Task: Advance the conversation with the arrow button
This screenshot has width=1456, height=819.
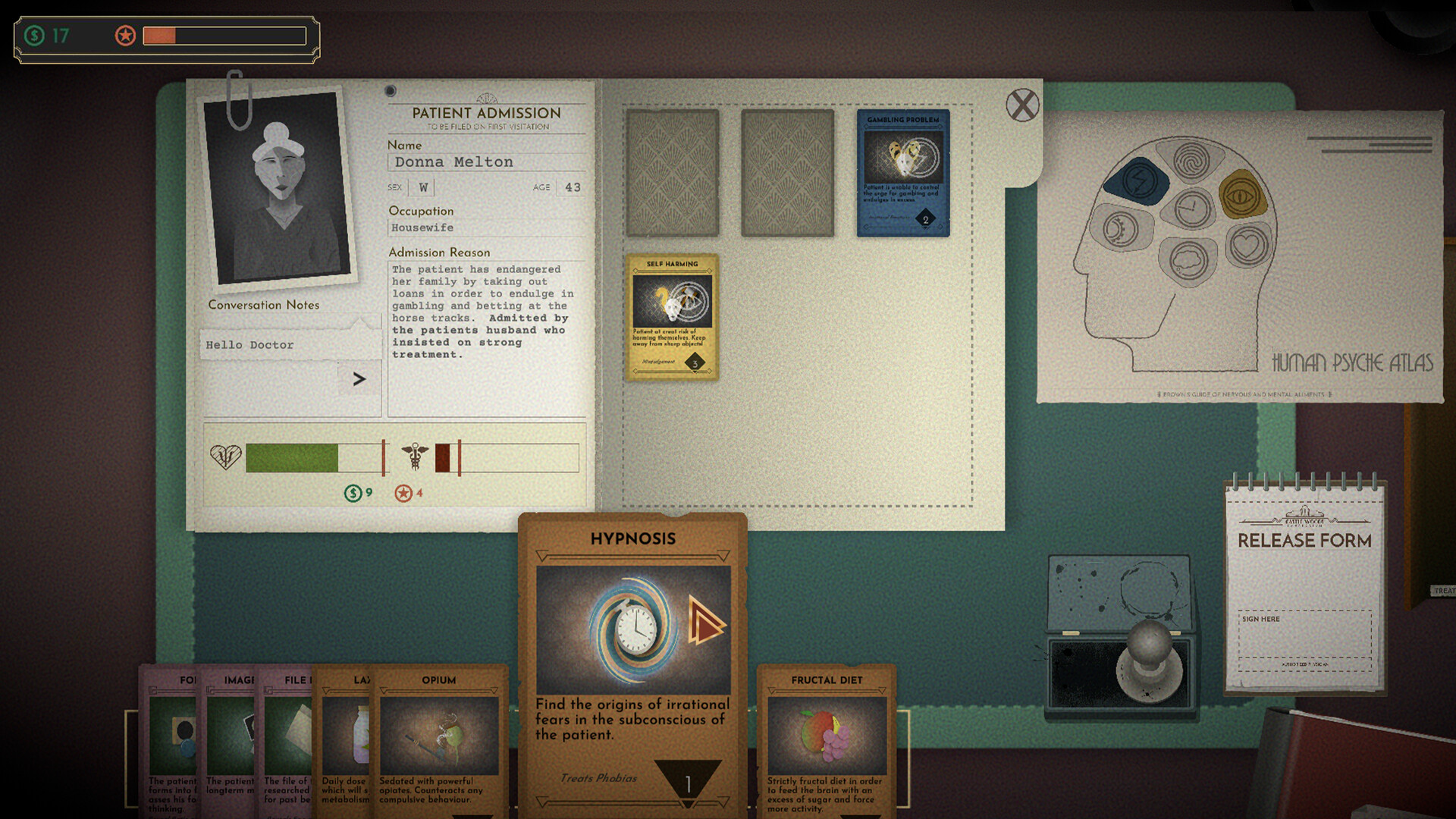Action: [359, 378]
